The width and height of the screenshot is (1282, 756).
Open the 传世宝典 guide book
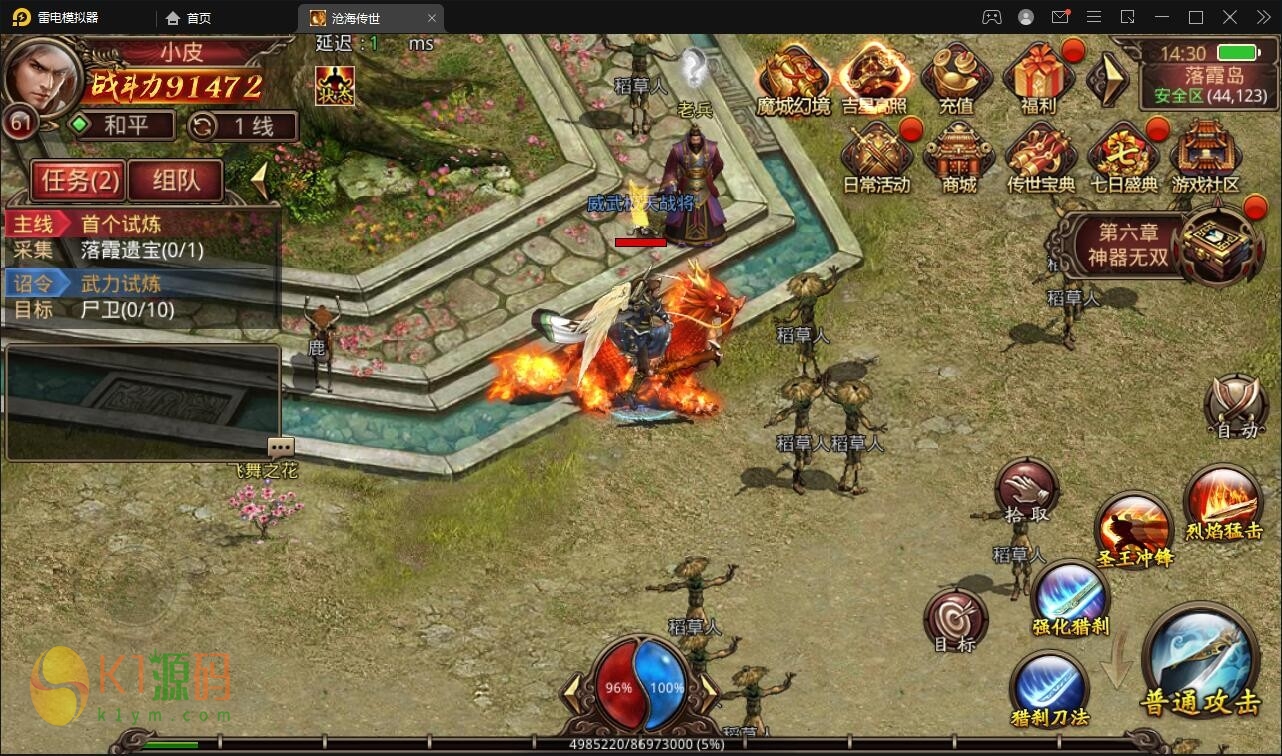1040,157
